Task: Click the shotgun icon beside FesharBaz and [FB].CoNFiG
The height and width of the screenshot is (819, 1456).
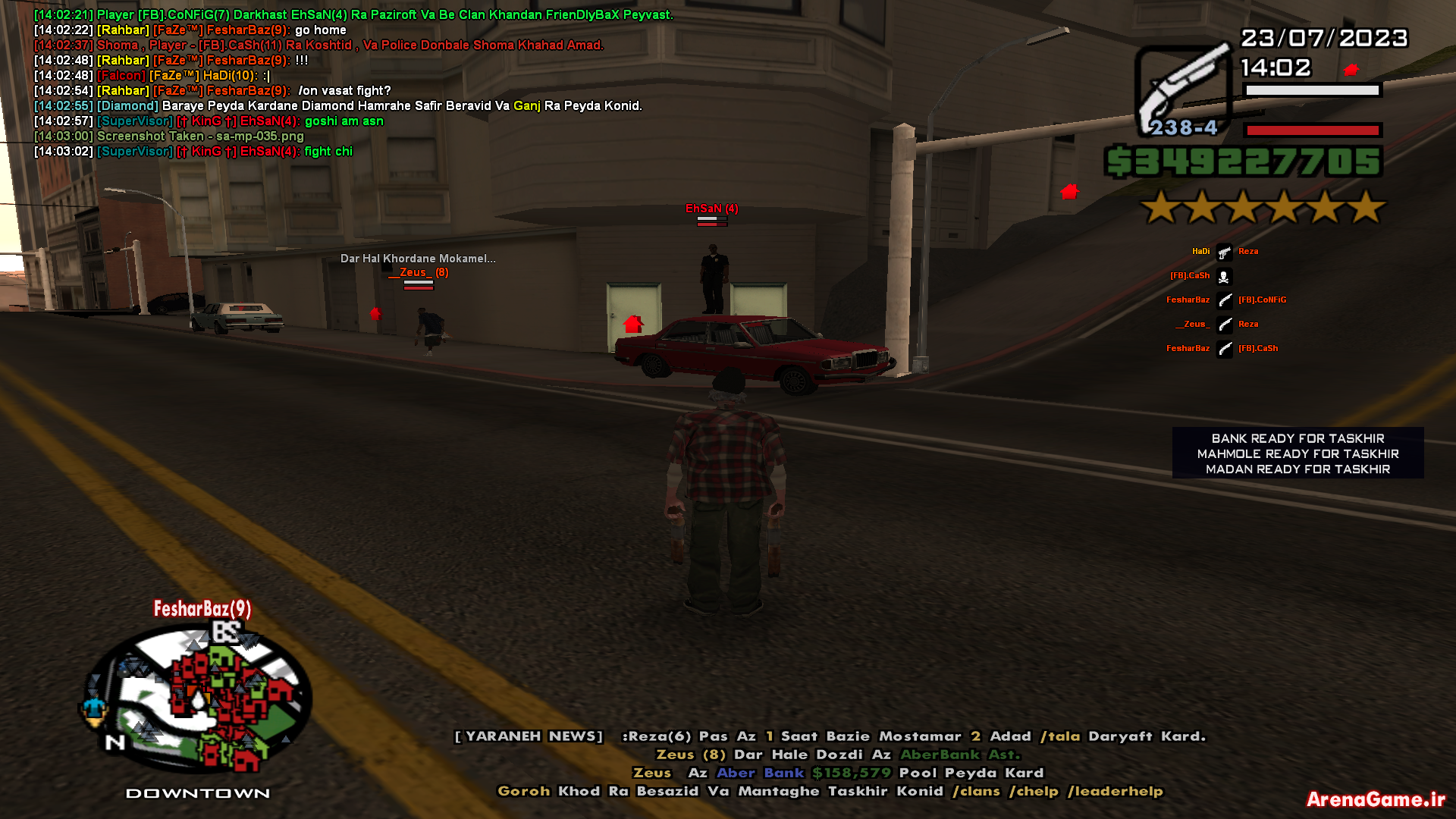Action: click(x=1224, y=300)
